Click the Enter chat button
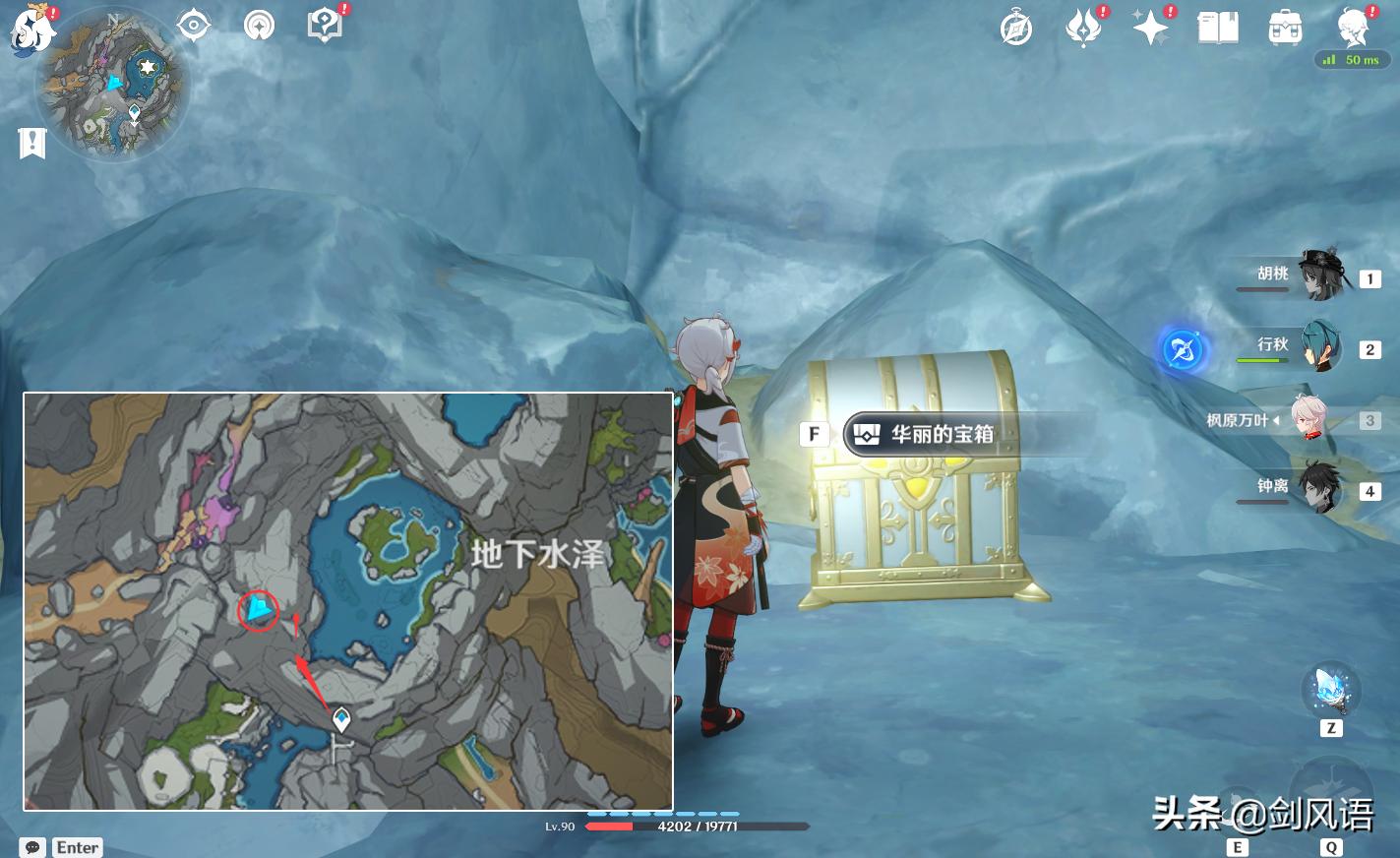The width and height of the screenshot is (1400, 858). [x=77, y=847]
